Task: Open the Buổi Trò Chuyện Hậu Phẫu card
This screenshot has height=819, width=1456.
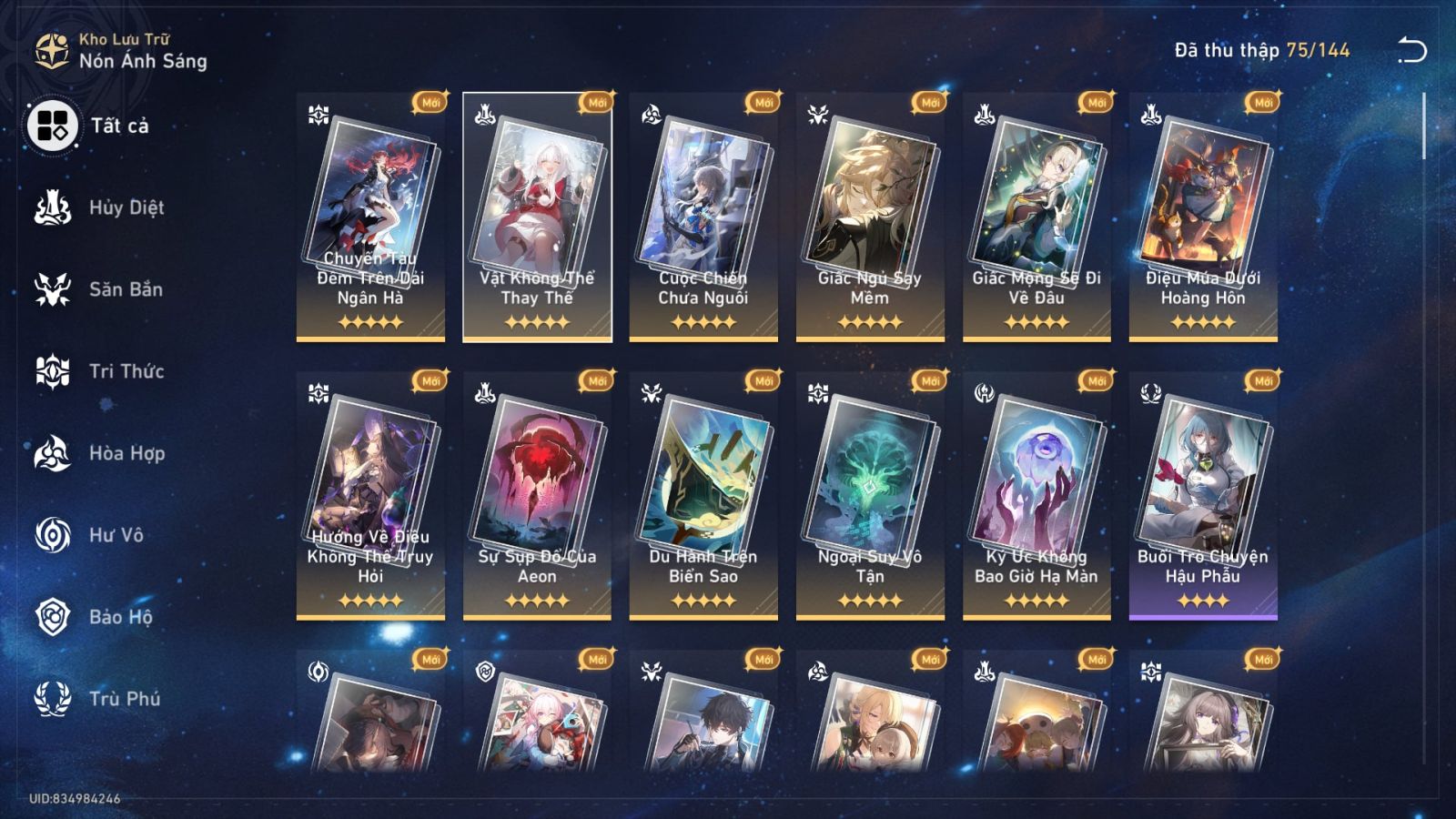Action: pos(1203,496)
